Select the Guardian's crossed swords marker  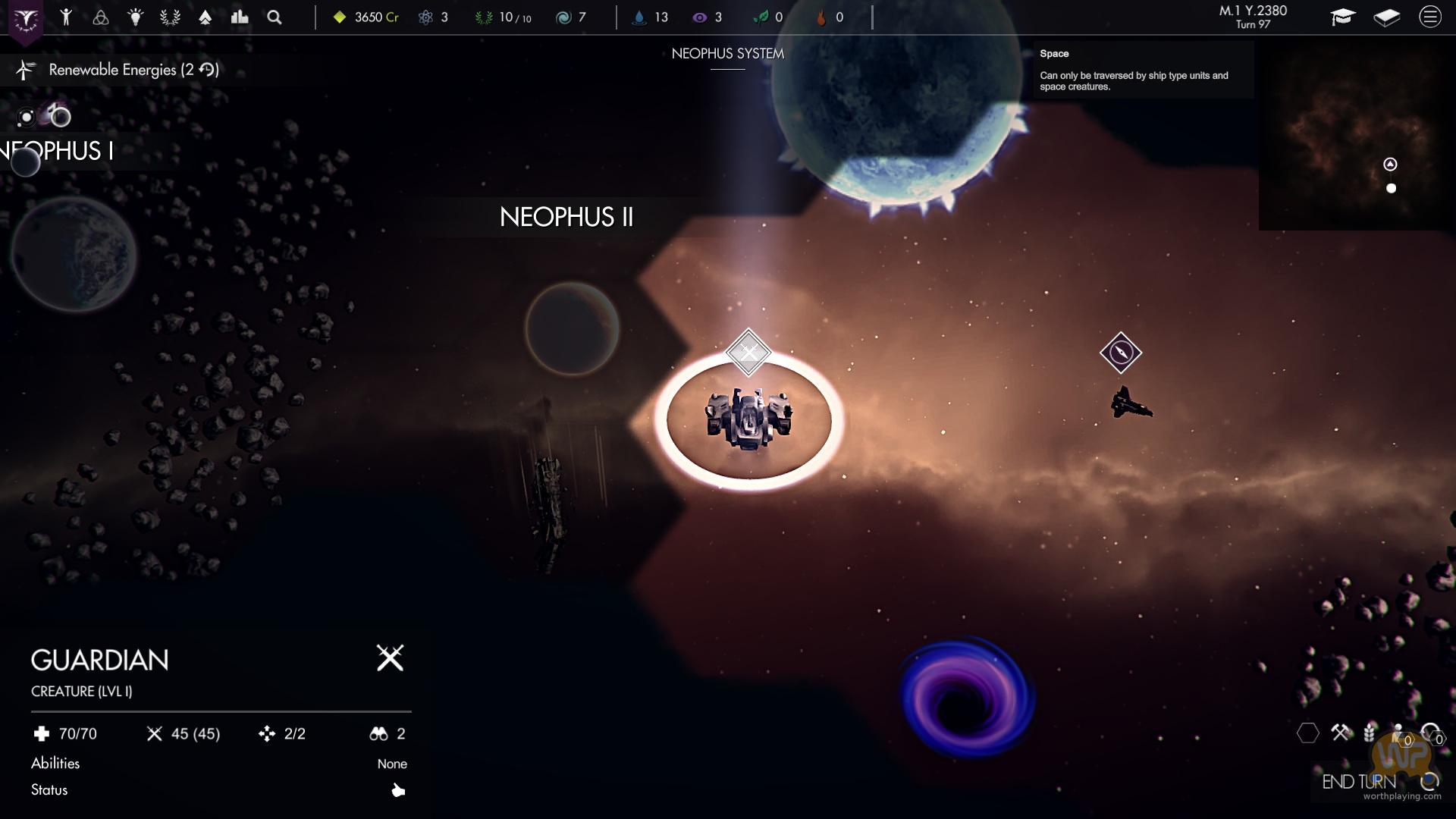click(x=748, y=353)
